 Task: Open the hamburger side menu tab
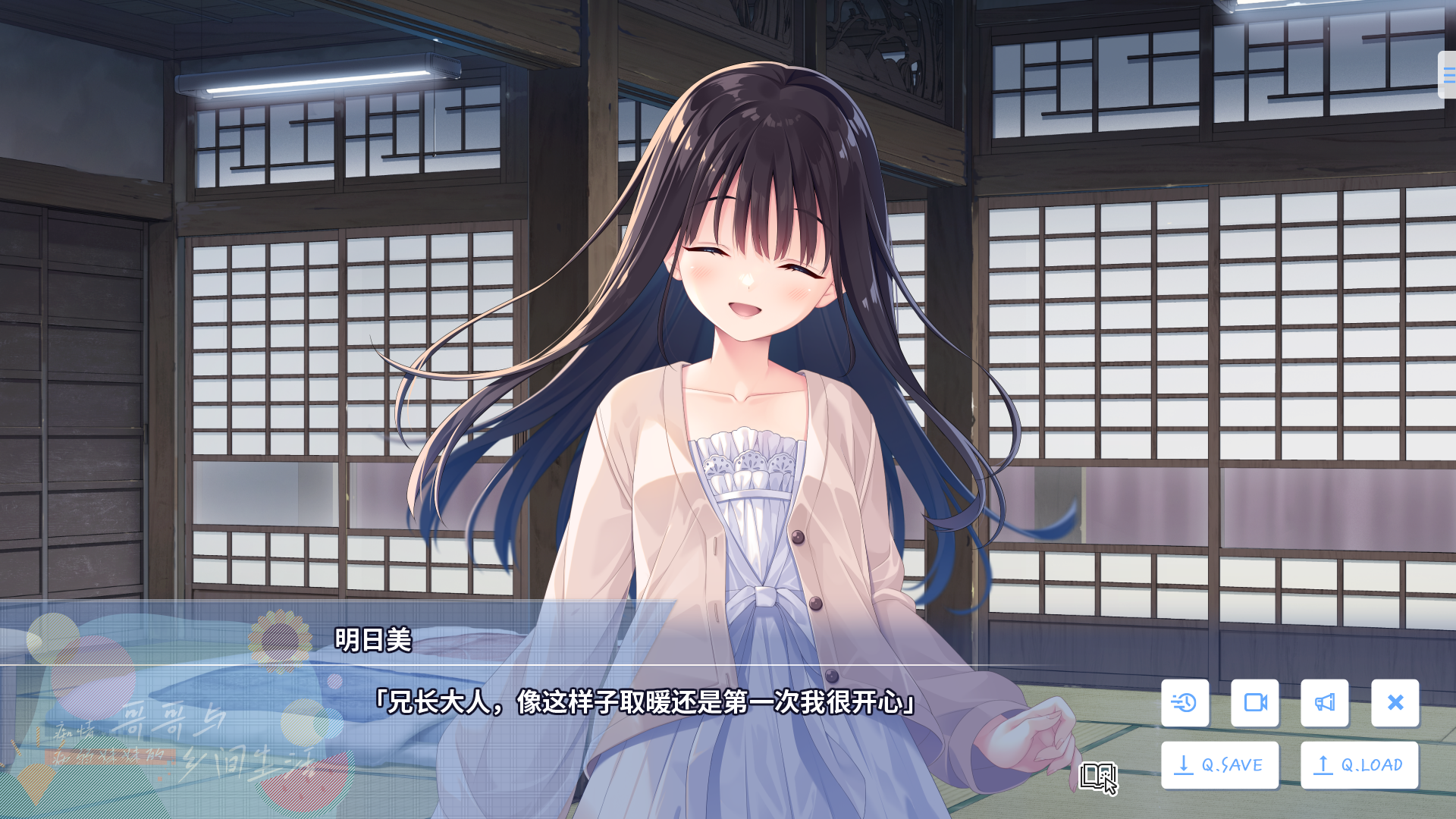(x=1448, y=74)
